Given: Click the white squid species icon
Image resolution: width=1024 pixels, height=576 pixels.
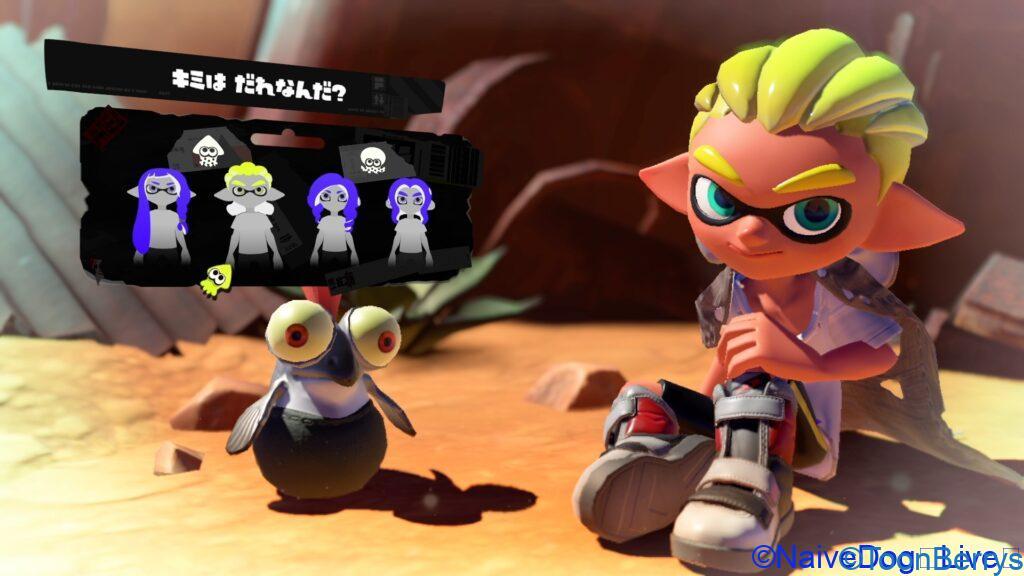Looking at the screenshot, I should (x=207, y=151).
